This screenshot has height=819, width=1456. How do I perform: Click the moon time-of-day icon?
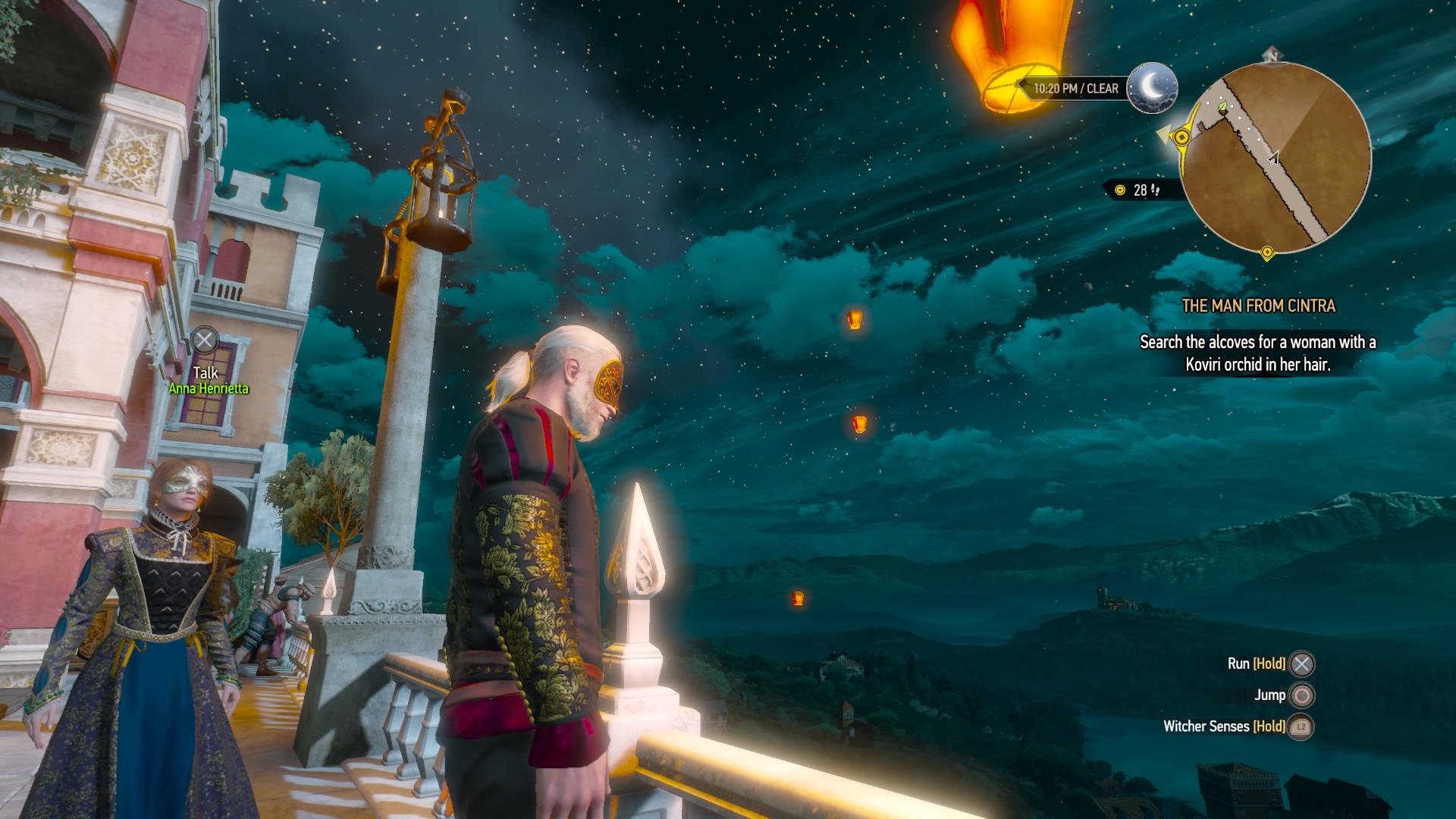[1151, 88]
